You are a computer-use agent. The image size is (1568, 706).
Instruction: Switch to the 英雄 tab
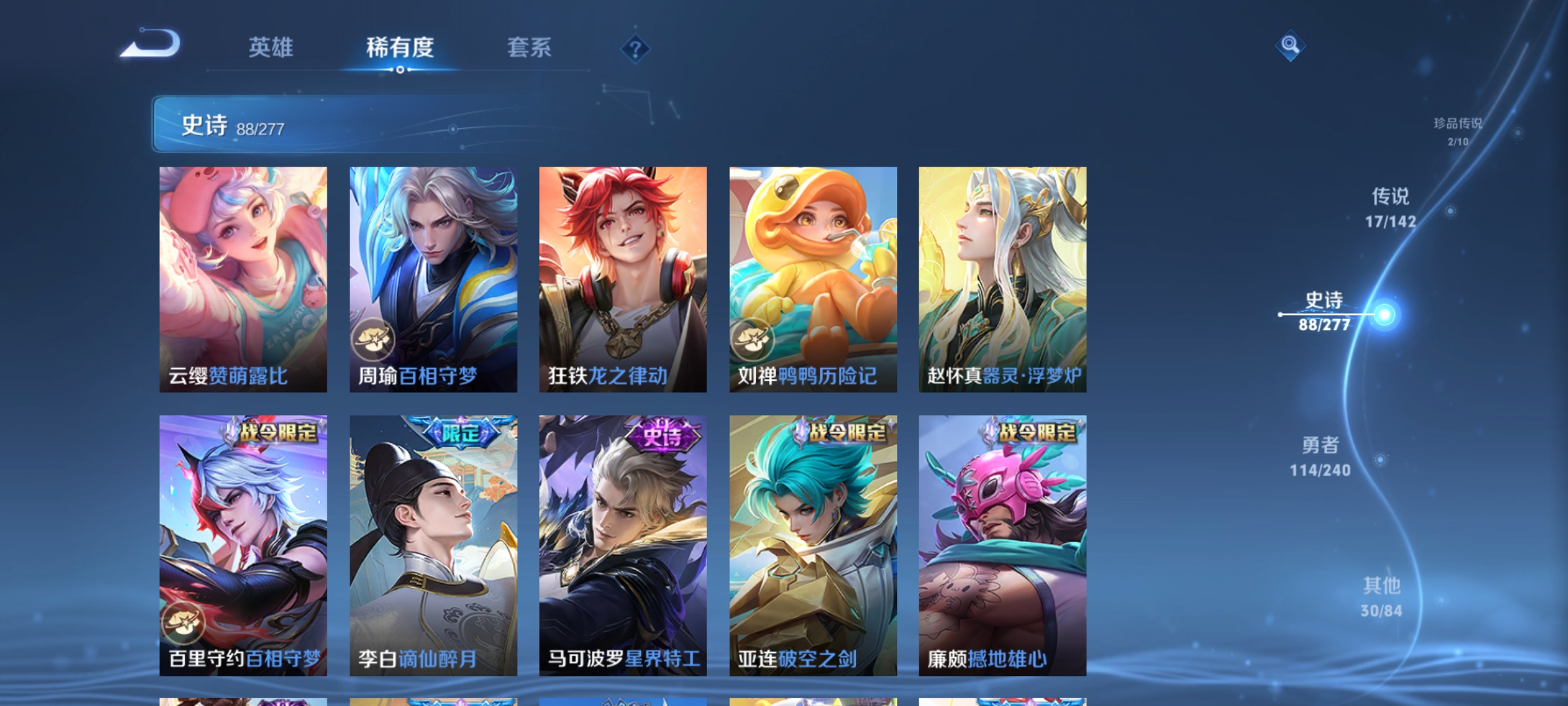click(272, 48)
